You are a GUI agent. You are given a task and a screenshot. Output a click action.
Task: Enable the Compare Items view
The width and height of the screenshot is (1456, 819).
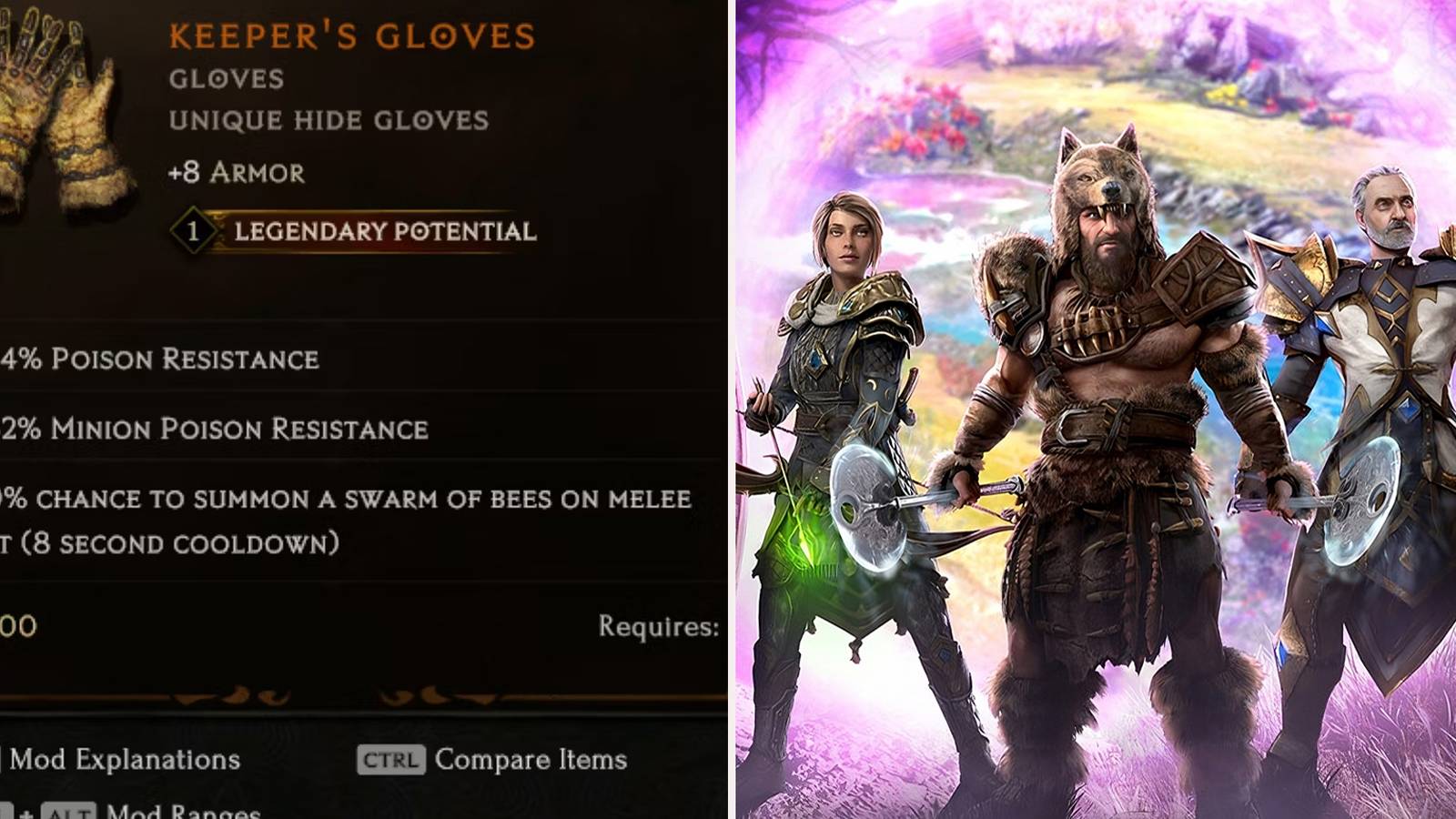pyautogui.click(x=532, y=759)
